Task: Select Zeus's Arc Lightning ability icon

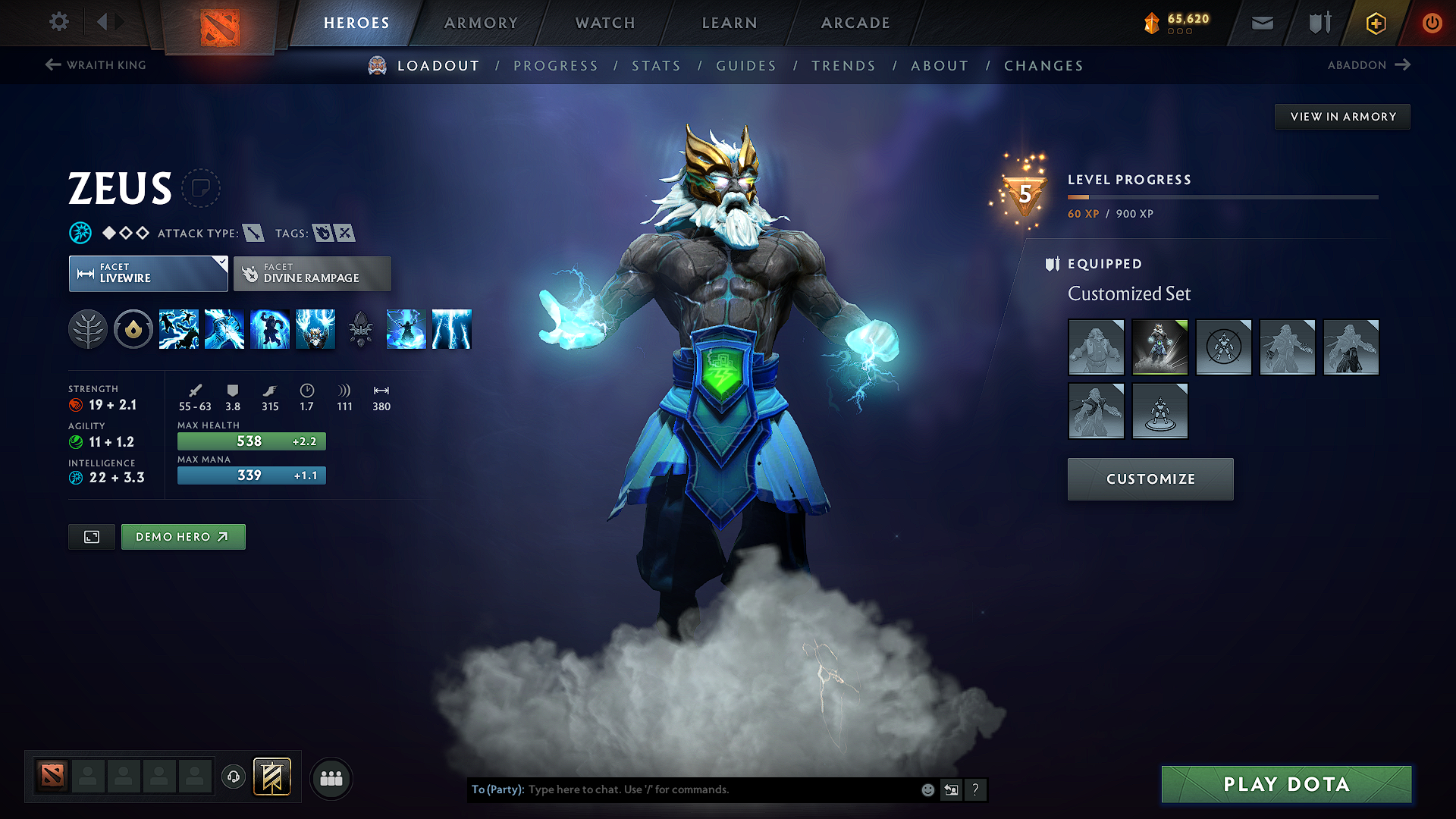Action: pyautogui.click(x=179, y=328)
